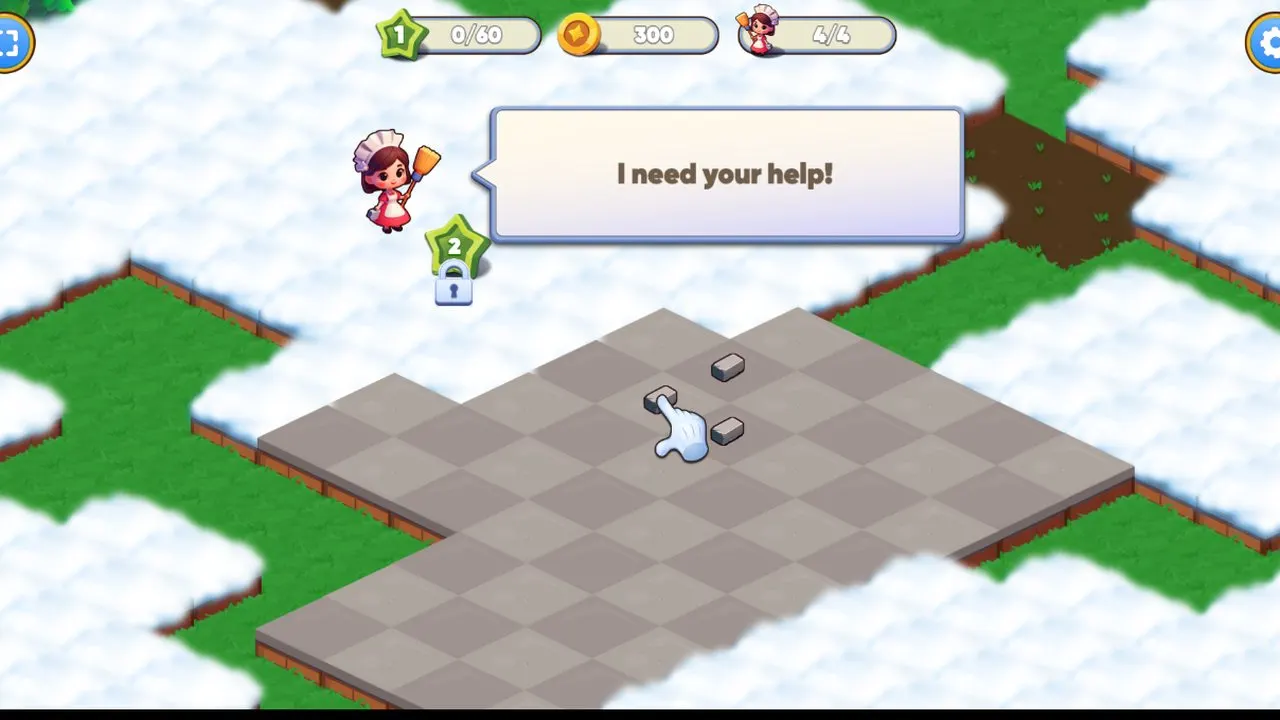
Task: Tap the lower-right stone on the grid
Action: coord(730,430)
